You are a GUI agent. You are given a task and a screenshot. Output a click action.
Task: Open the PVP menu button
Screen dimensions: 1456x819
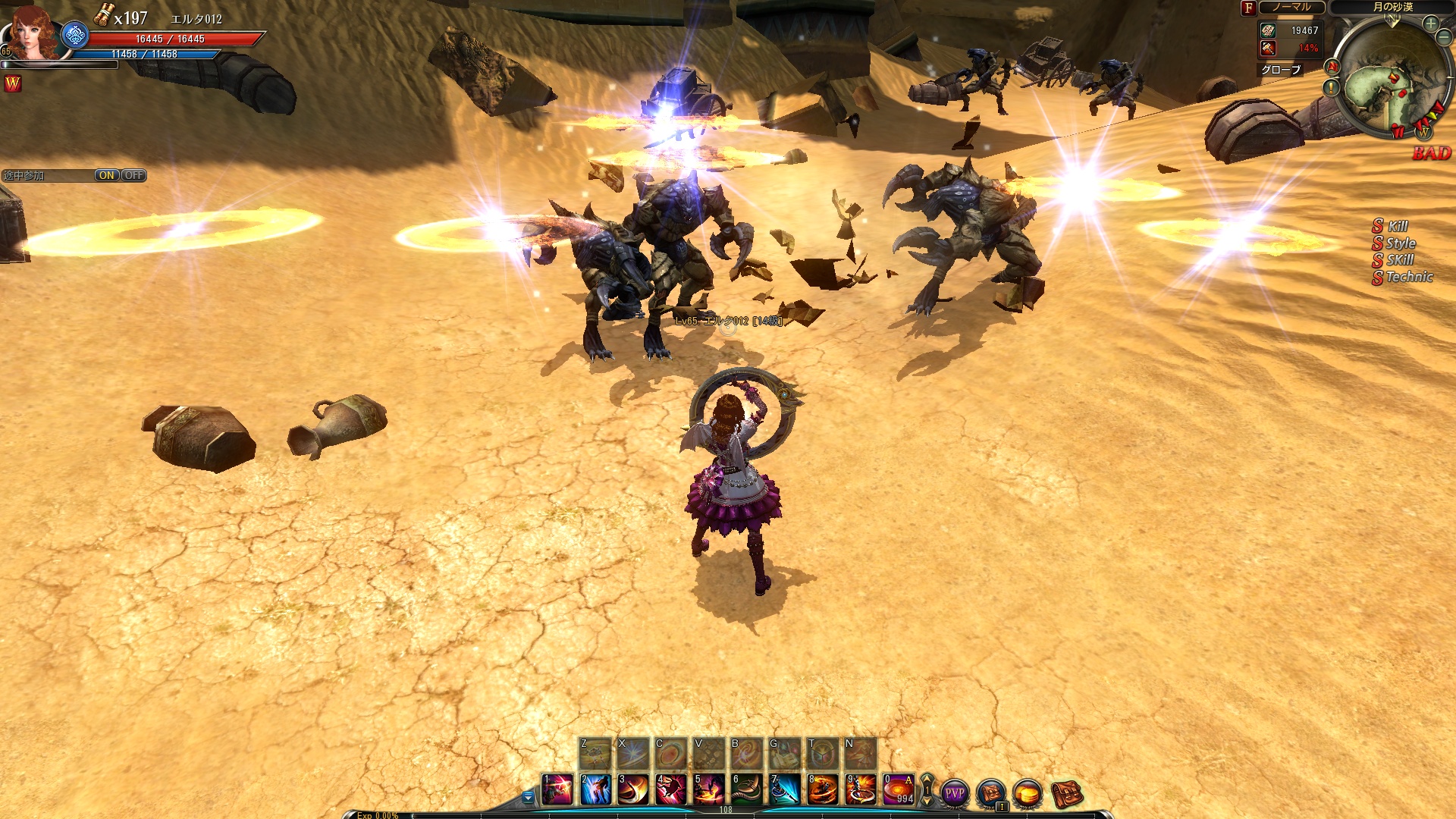tap(954, 793)
